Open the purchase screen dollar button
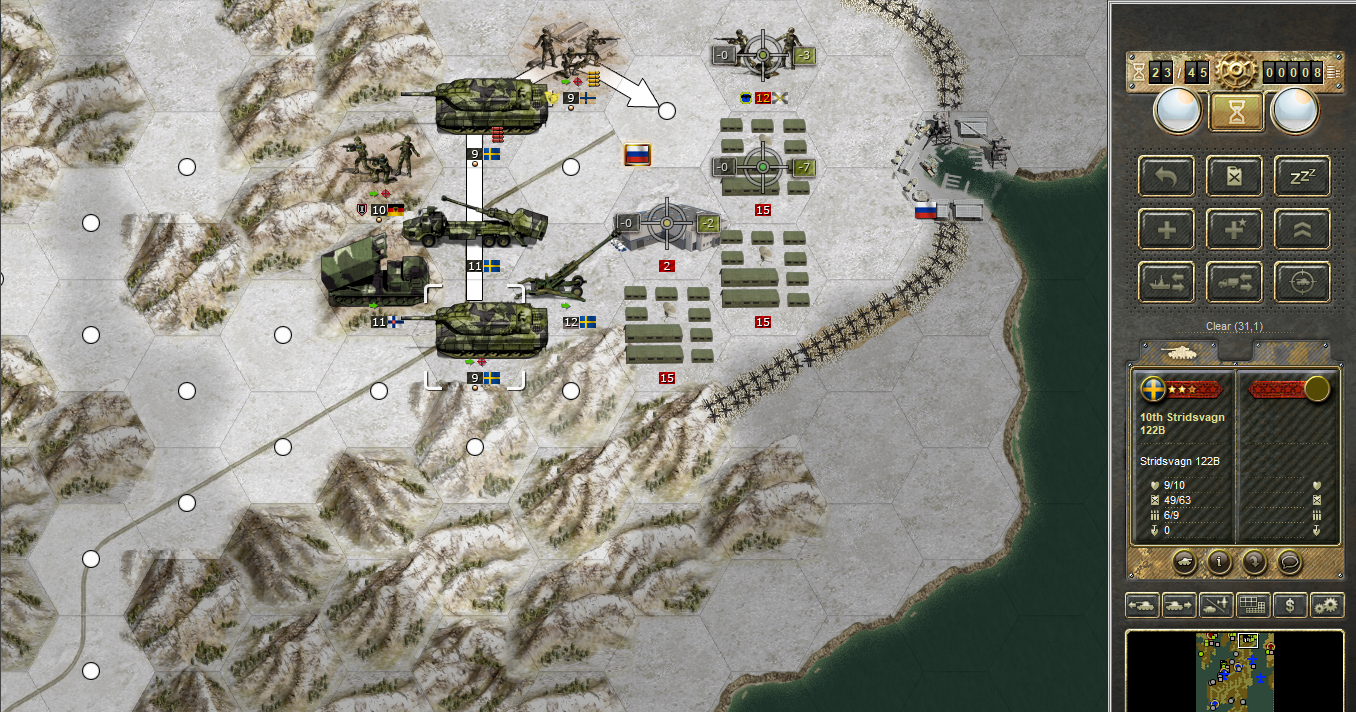 (1290, 605)
